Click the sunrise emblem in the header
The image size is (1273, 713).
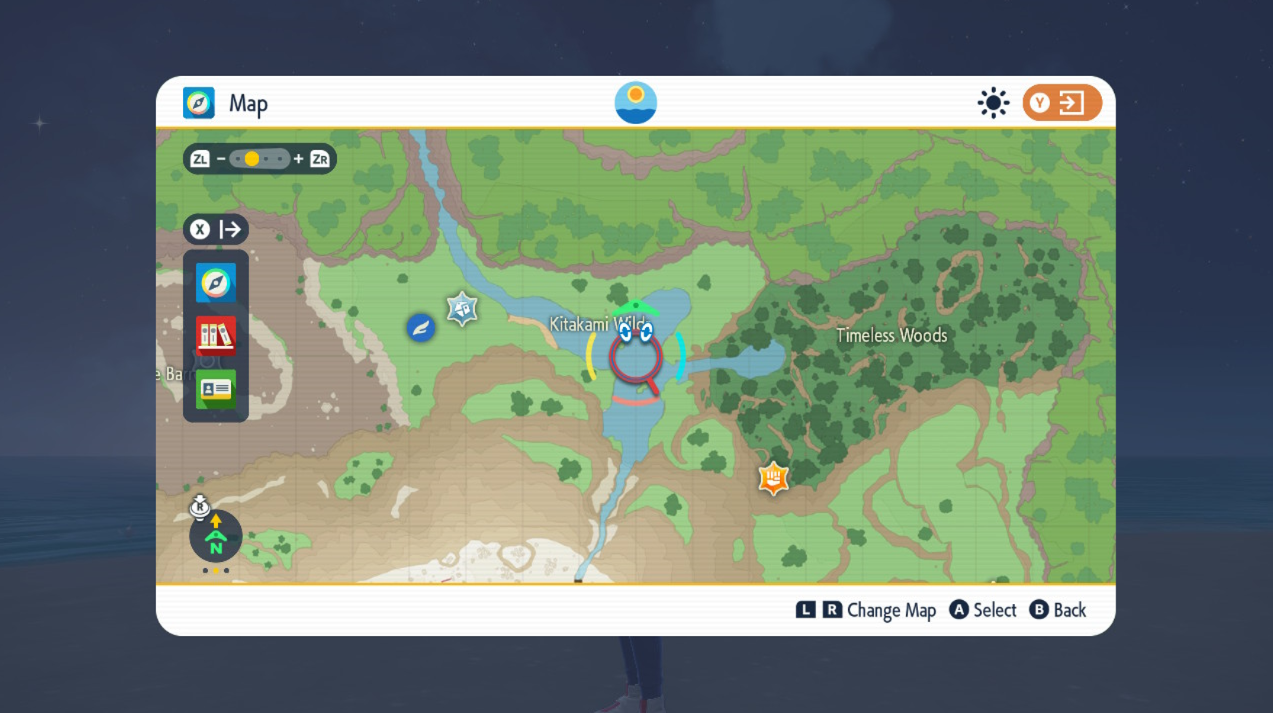pos(636,103)
